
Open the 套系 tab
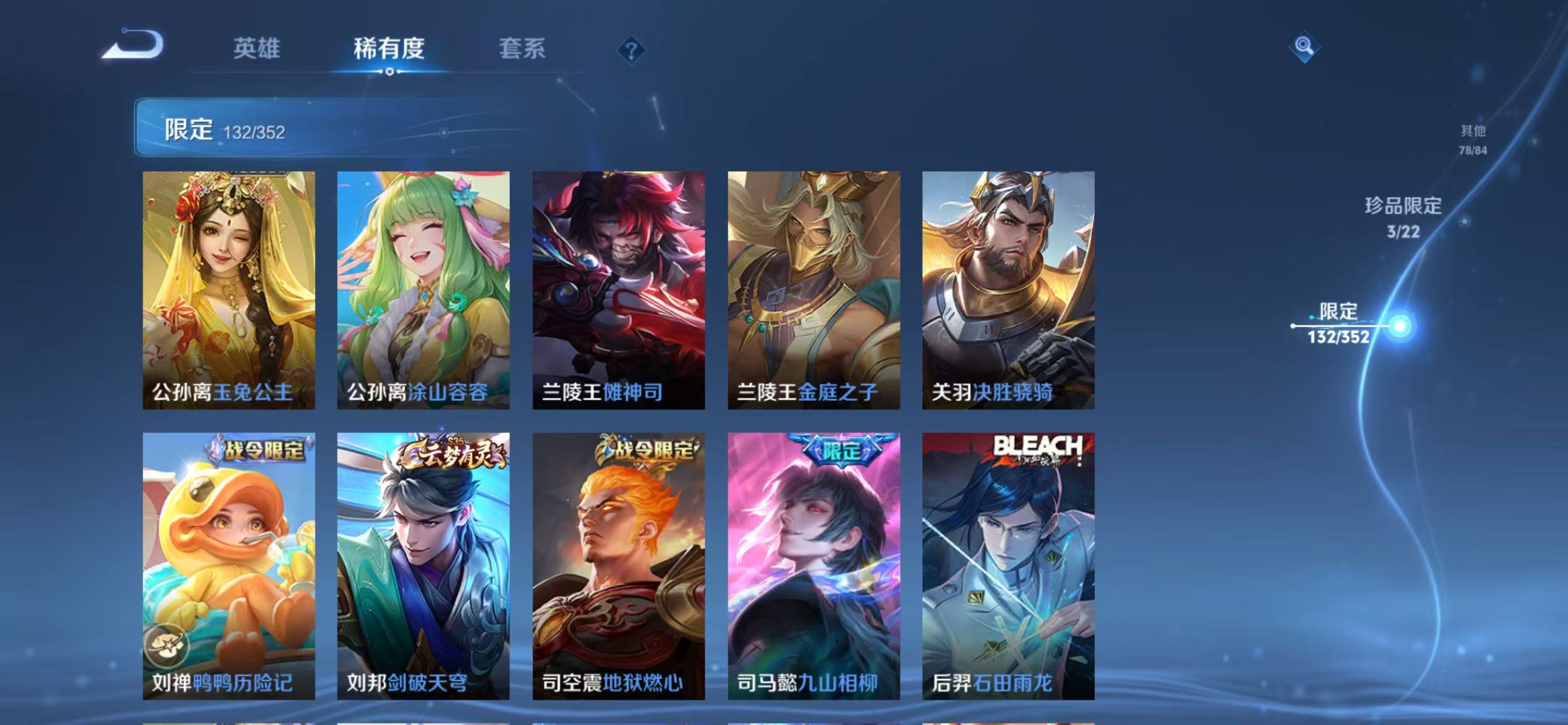tap(523, 50)
